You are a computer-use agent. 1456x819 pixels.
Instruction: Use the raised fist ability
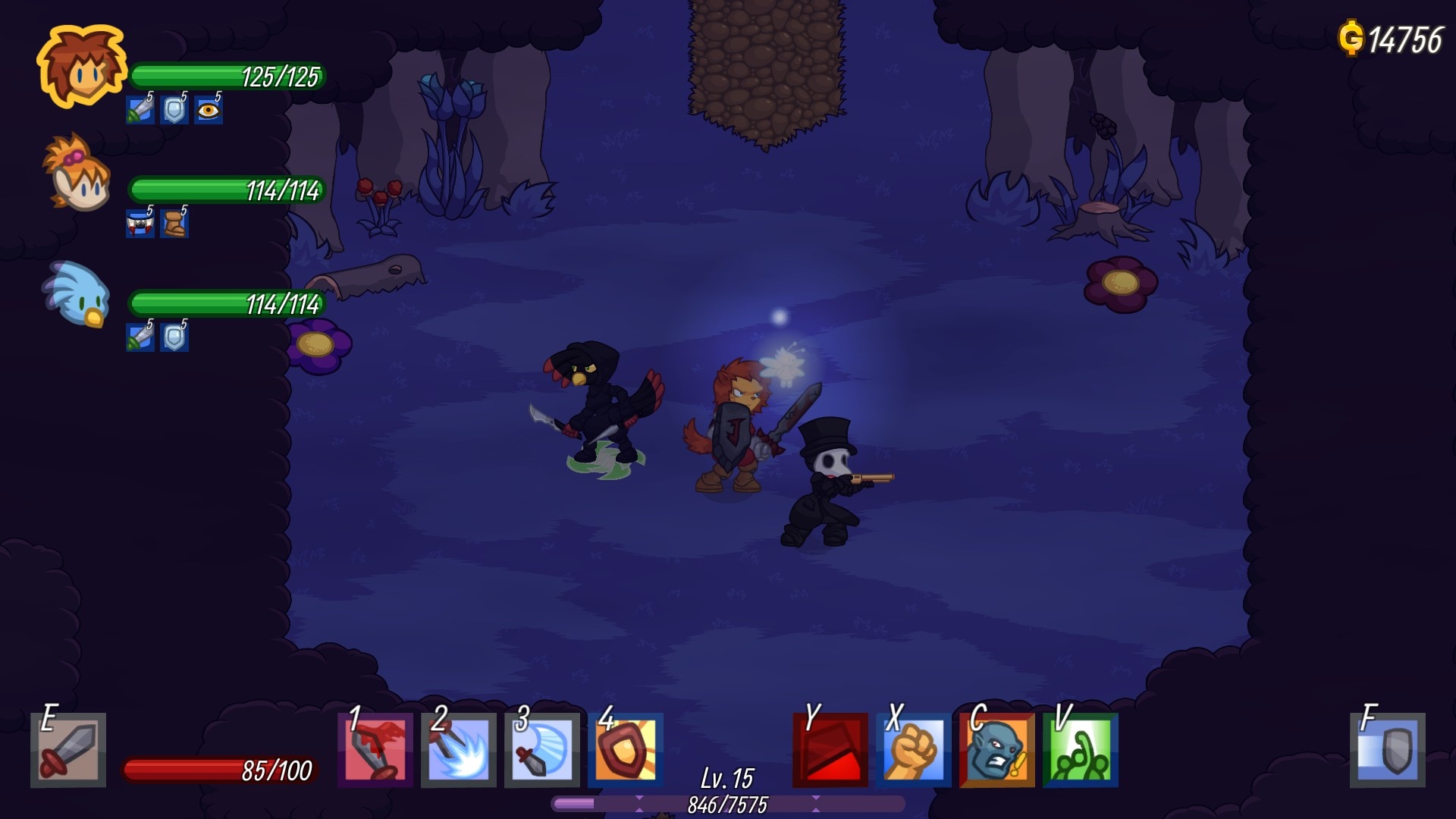point(914,750)
